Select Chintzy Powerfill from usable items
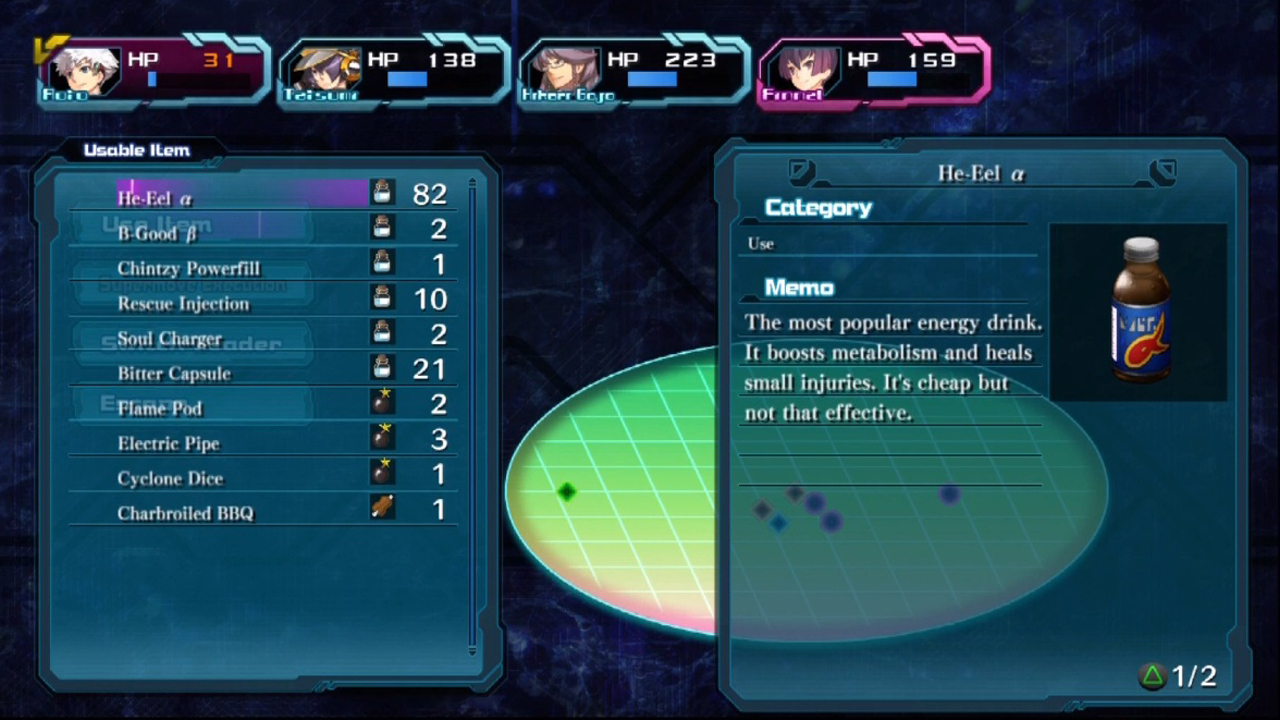This screenshot has width=1280, height=720. tap(188, 268)
